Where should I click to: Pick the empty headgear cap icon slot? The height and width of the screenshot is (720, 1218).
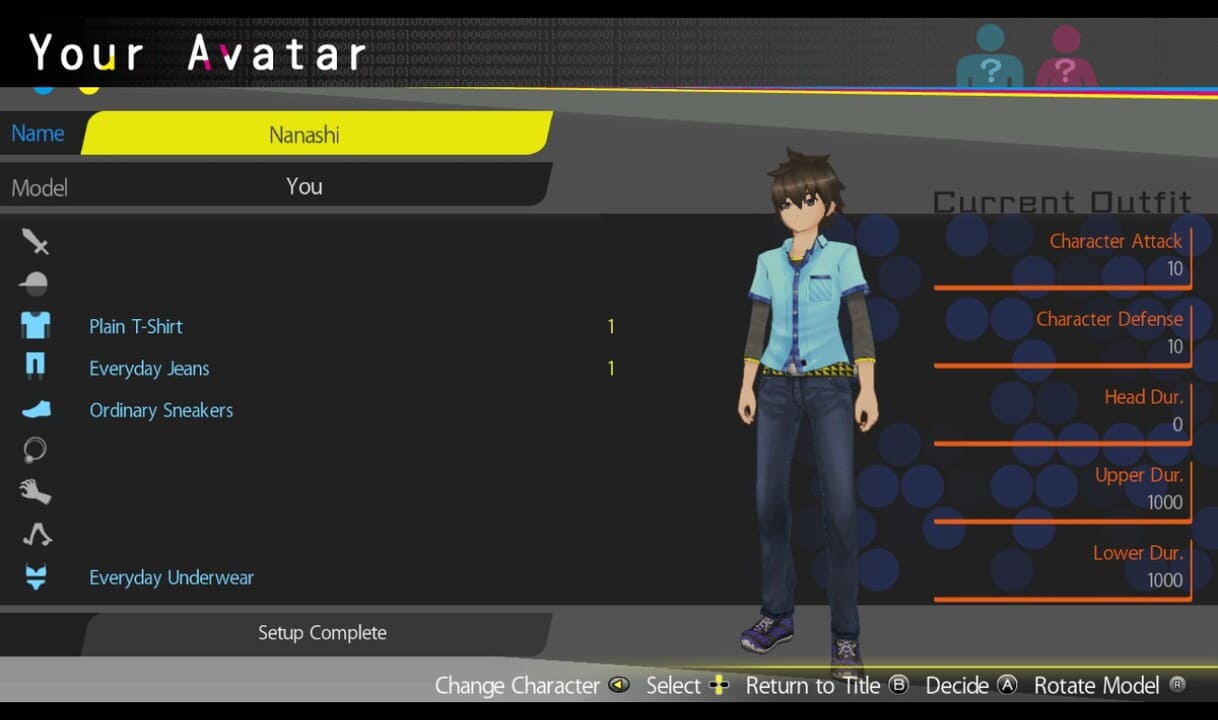(x=34, y=284)
